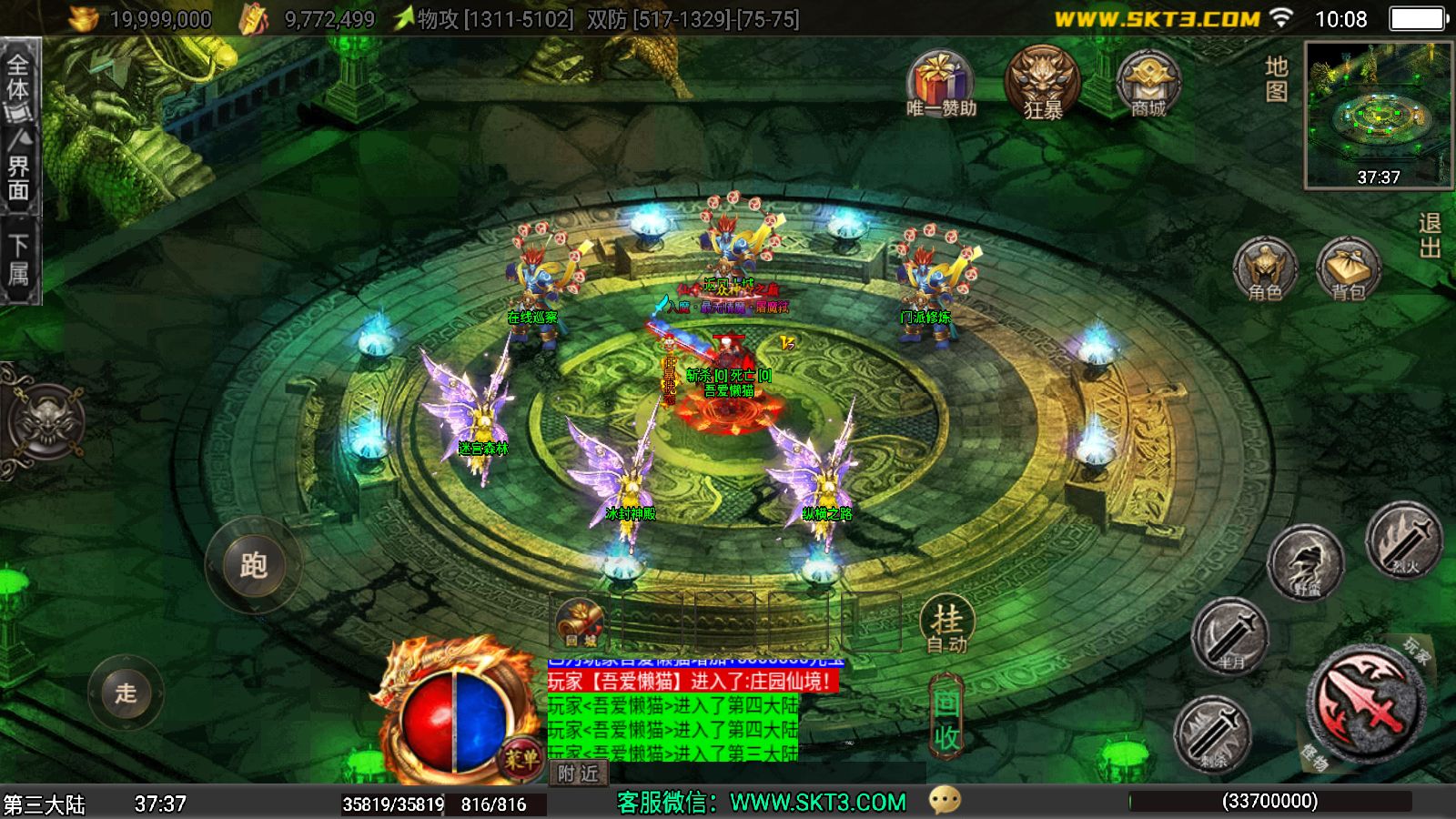Select the 走 walk mode button
The width and height of the screenshot is (1456, 819).
coord(126,693)
